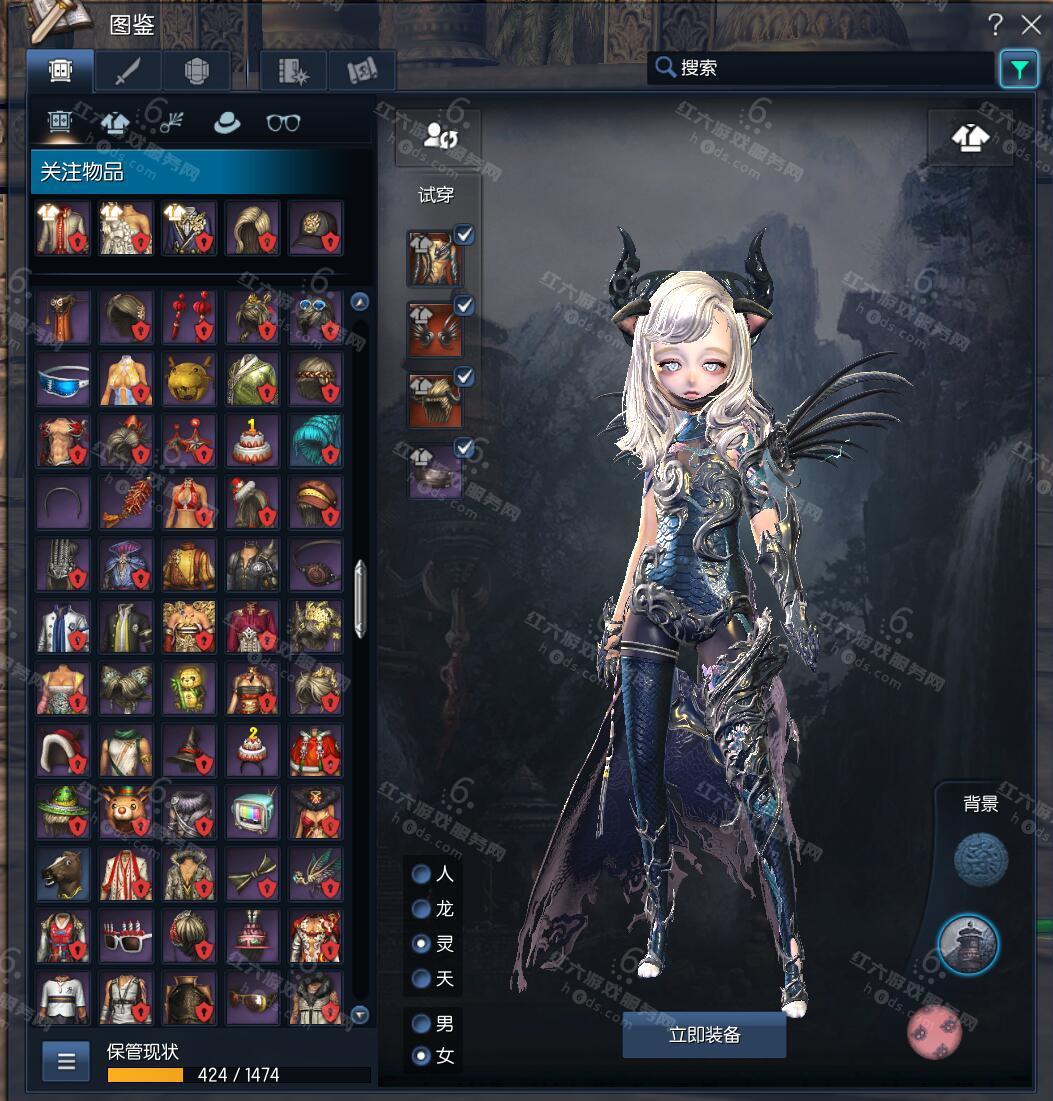This screenshot has height=1101, width=1053.
Task: Open the 保管现状 list menu button
Action: coord(66,1061)
